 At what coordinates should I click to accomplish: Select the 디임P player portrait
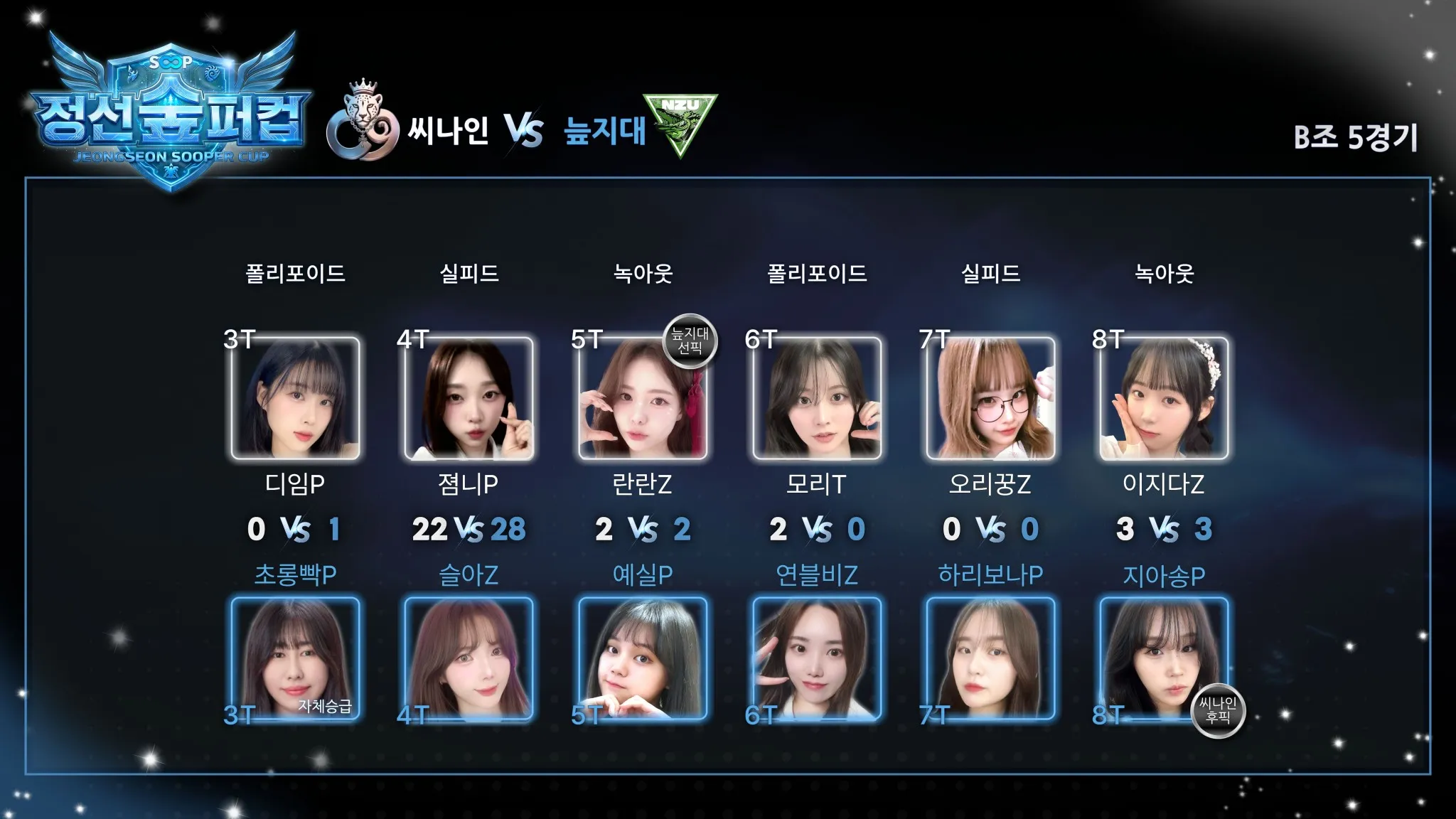click(x=295, y=398)
